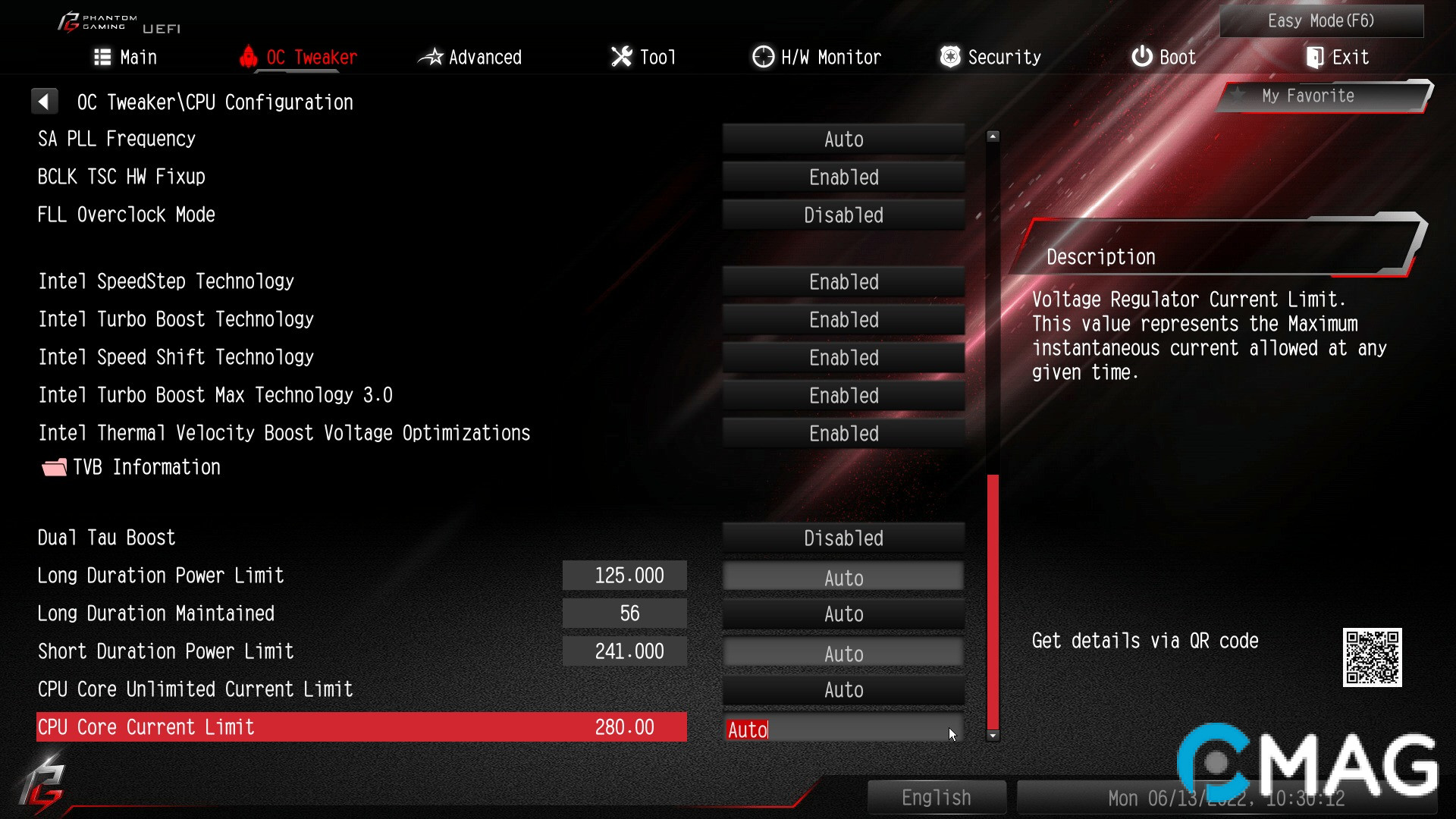Enable Dual Tau Boost
Screen dimensions: 1456x819
843,538
